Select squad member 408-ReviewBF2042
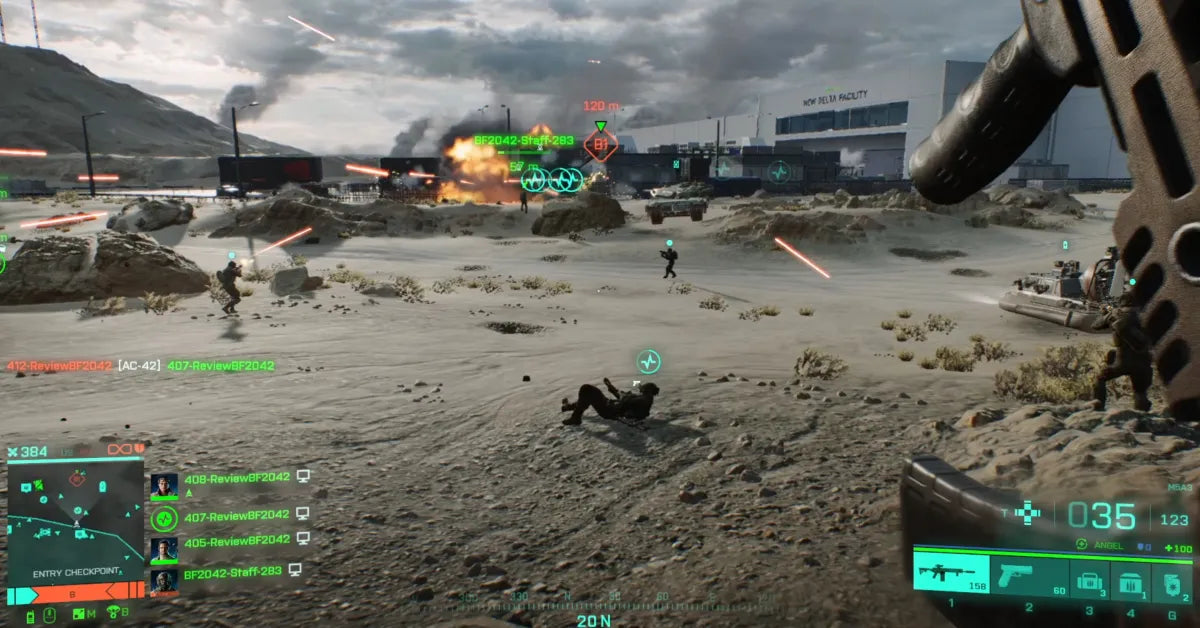Viewport: 1200px width, 628px height. (236, 479)
